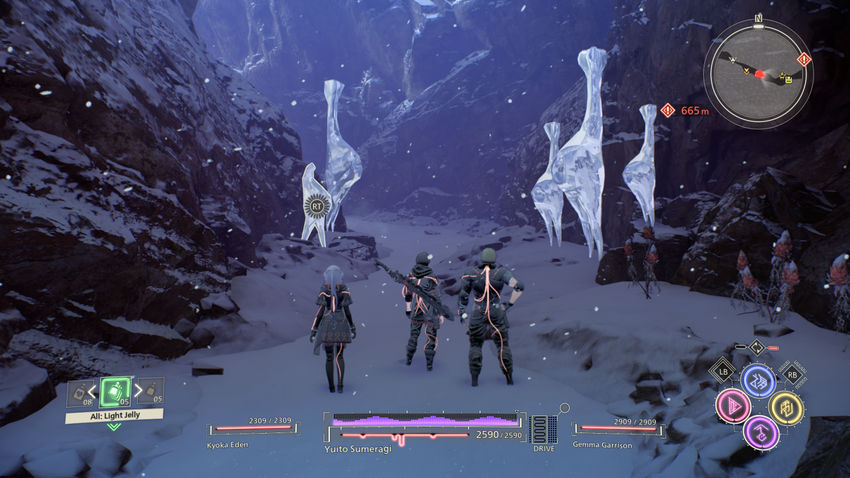Select the yellow icon on the minimap
Viewport: 850px width, 478px height.
pyautogui.click(x=789, y=77)
